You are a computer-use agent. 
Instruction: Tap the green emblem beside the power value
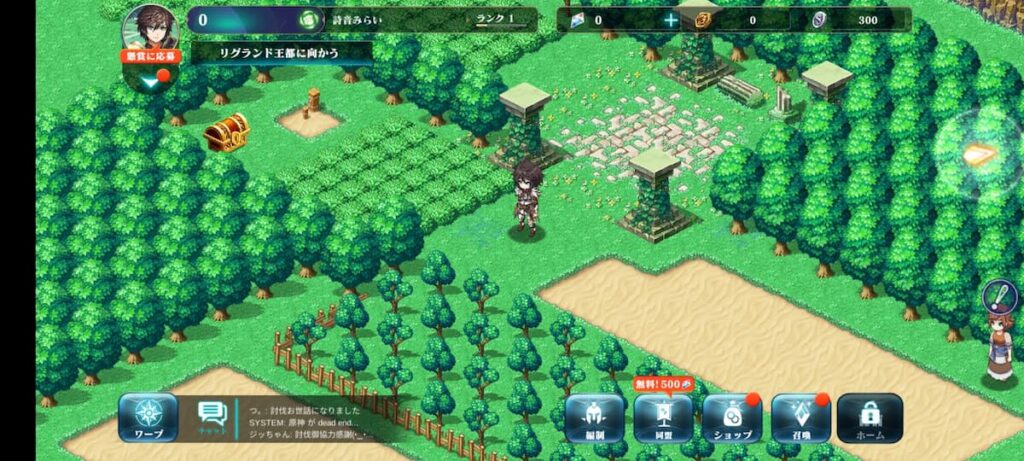coord(311,20)
